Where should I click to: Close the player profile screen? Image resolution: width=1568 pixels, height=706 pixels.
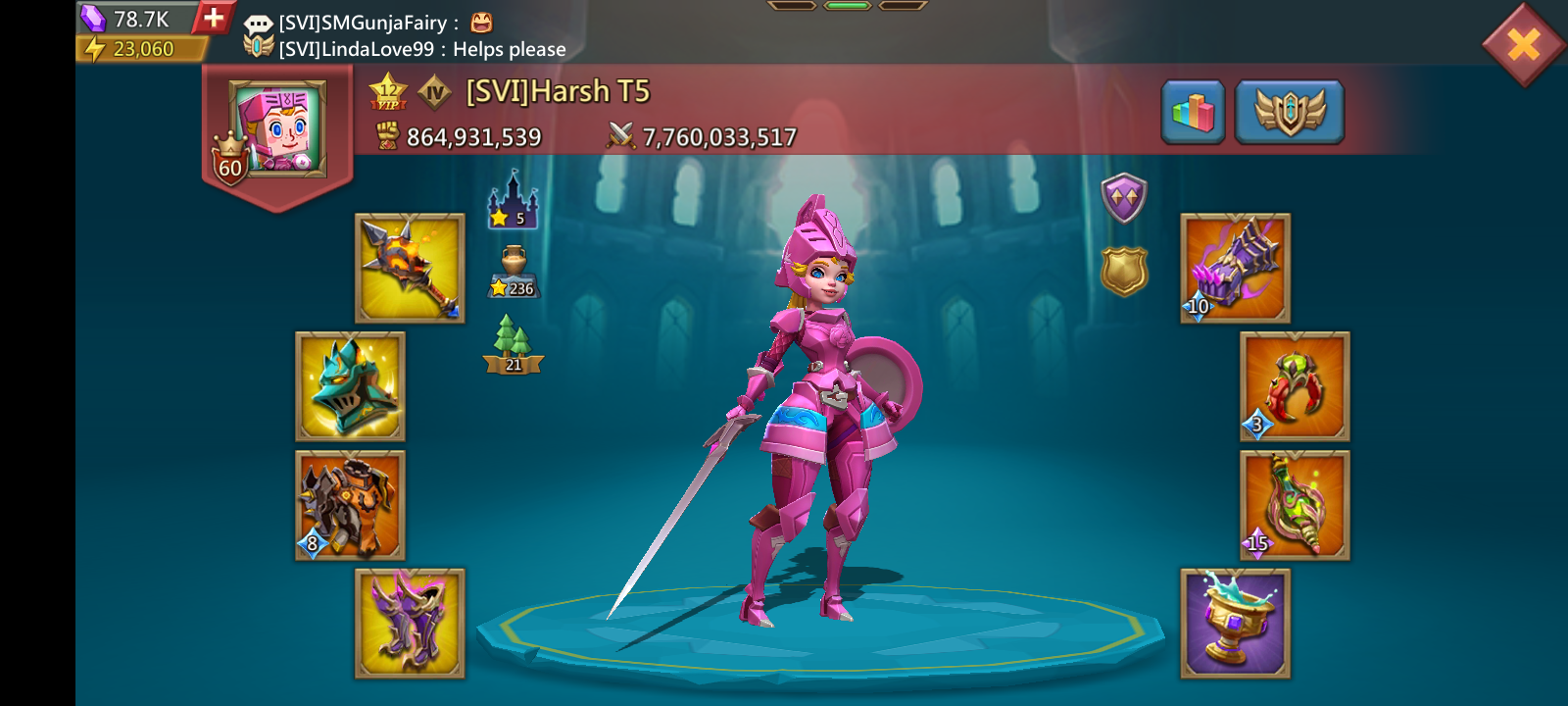1523,44
